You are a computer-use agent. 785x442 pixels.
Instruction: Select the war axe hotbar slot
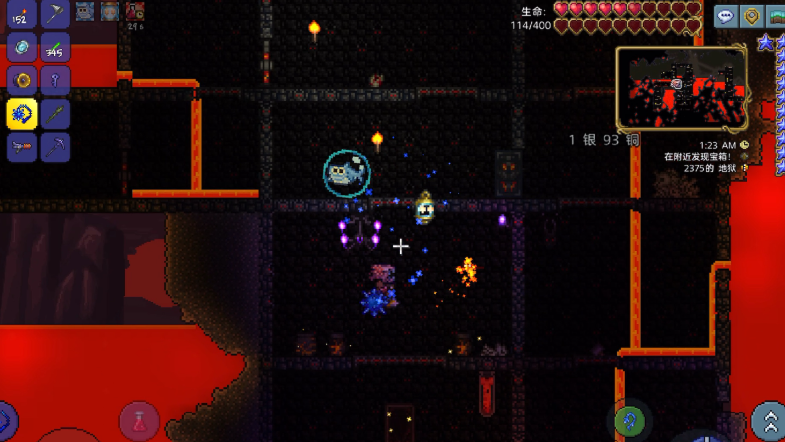point(55,14)
